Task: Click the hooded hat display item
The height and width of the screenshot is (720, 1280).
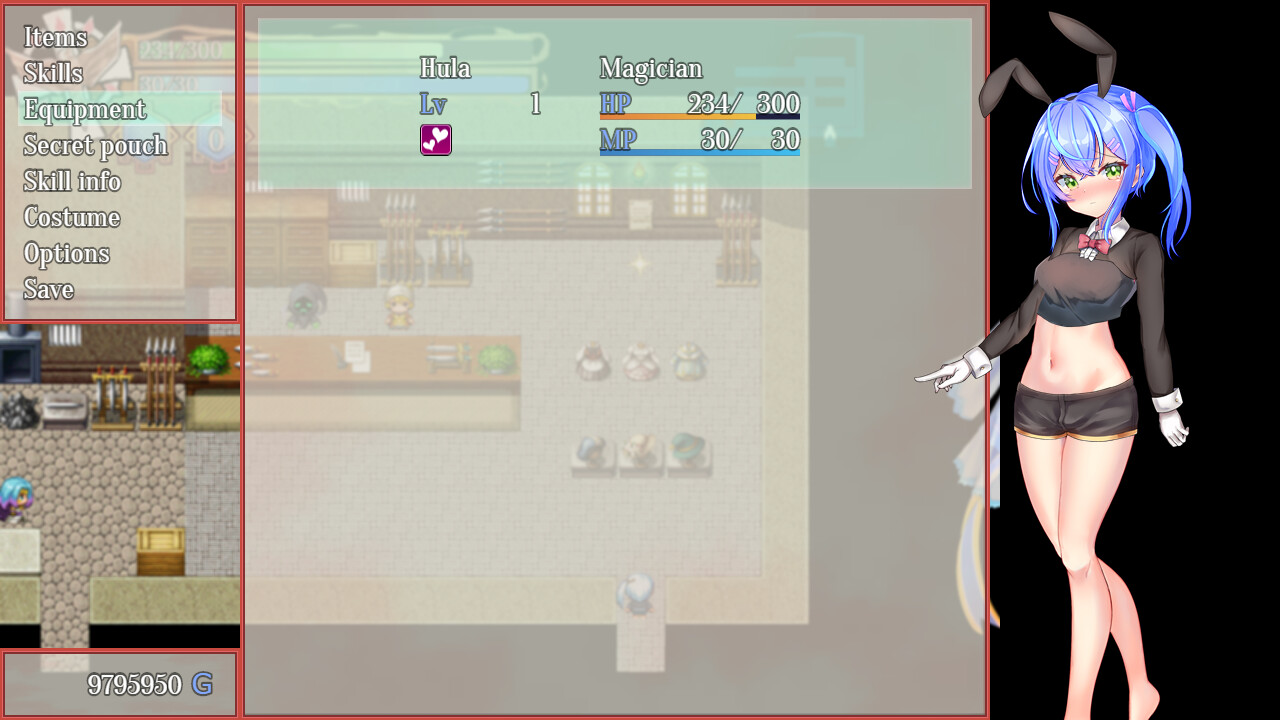Action: coord(590,450)
